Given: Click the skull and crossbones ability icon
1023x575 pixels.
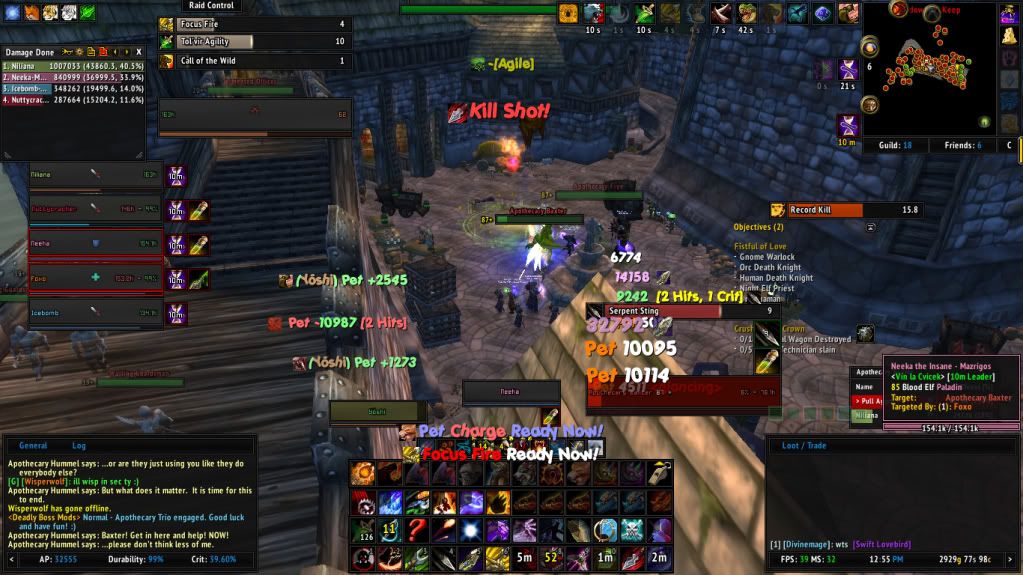Looking at the screenshot, I should coord(632,529).
